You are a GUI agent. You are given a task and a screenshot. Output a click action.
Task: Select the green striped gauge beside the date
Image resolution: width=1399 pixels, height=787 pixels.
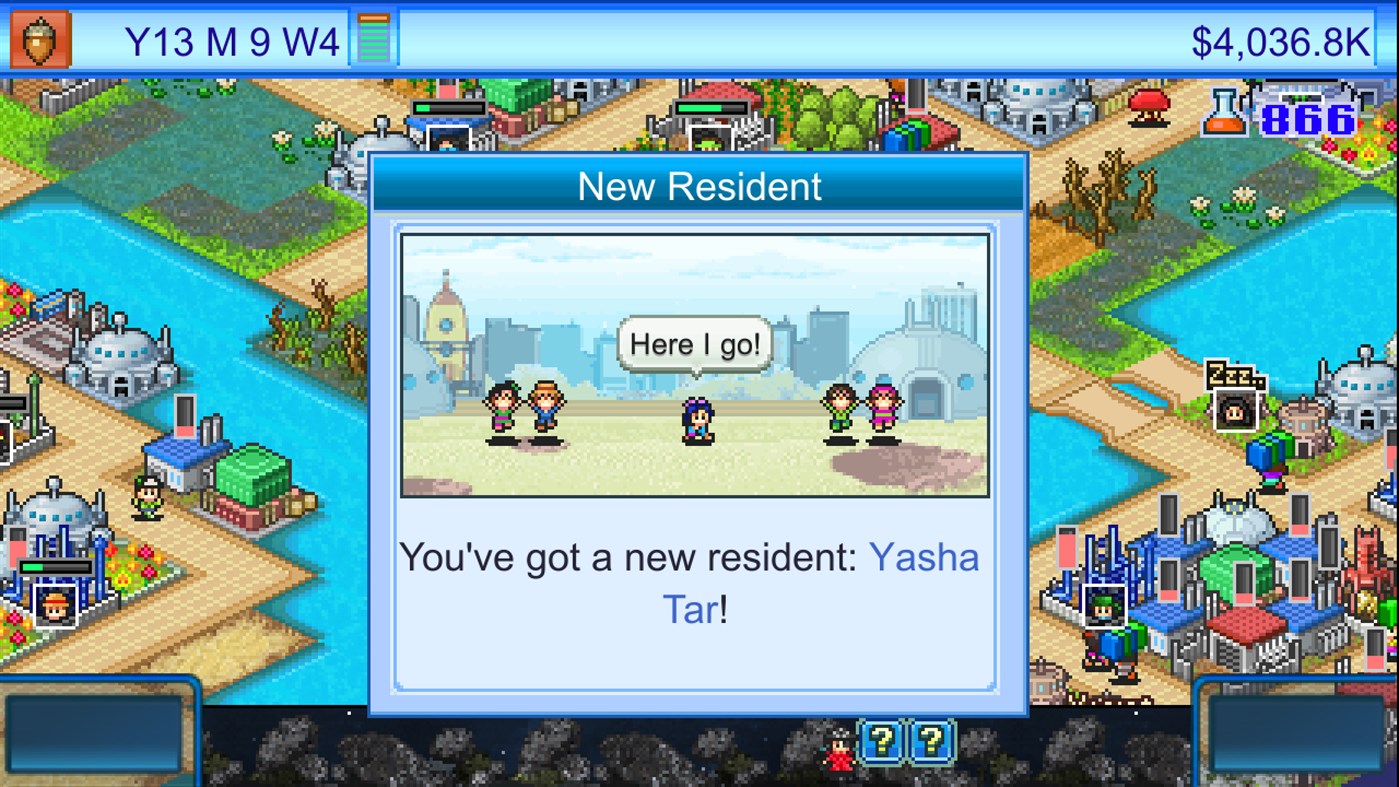374,40
